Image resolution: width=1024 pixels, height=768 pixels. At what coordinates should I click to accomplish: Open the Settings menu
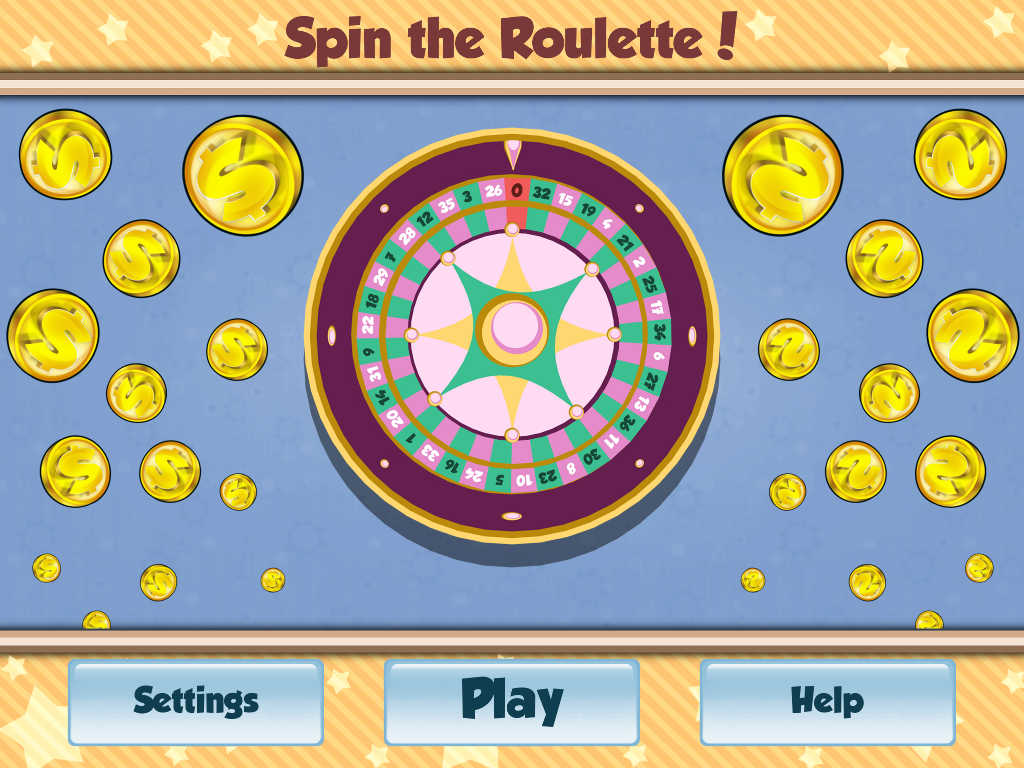(196, 701)
